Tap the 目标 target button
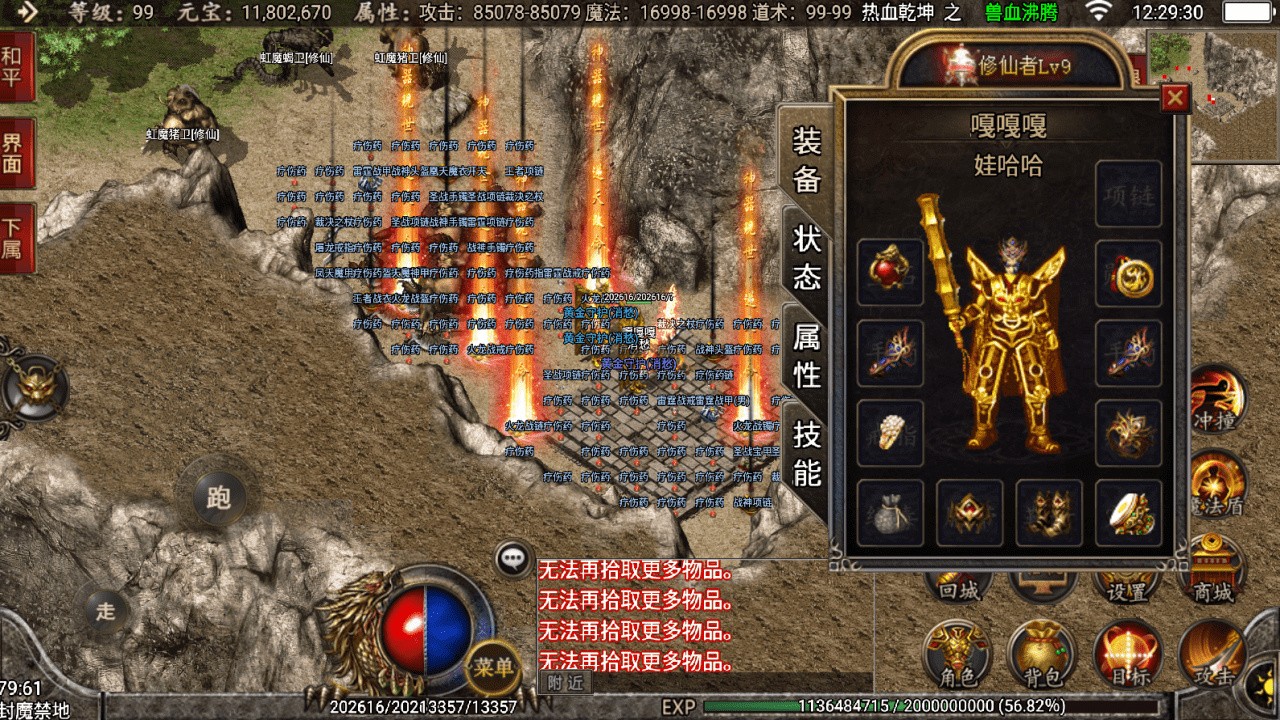 [1127, 654]
